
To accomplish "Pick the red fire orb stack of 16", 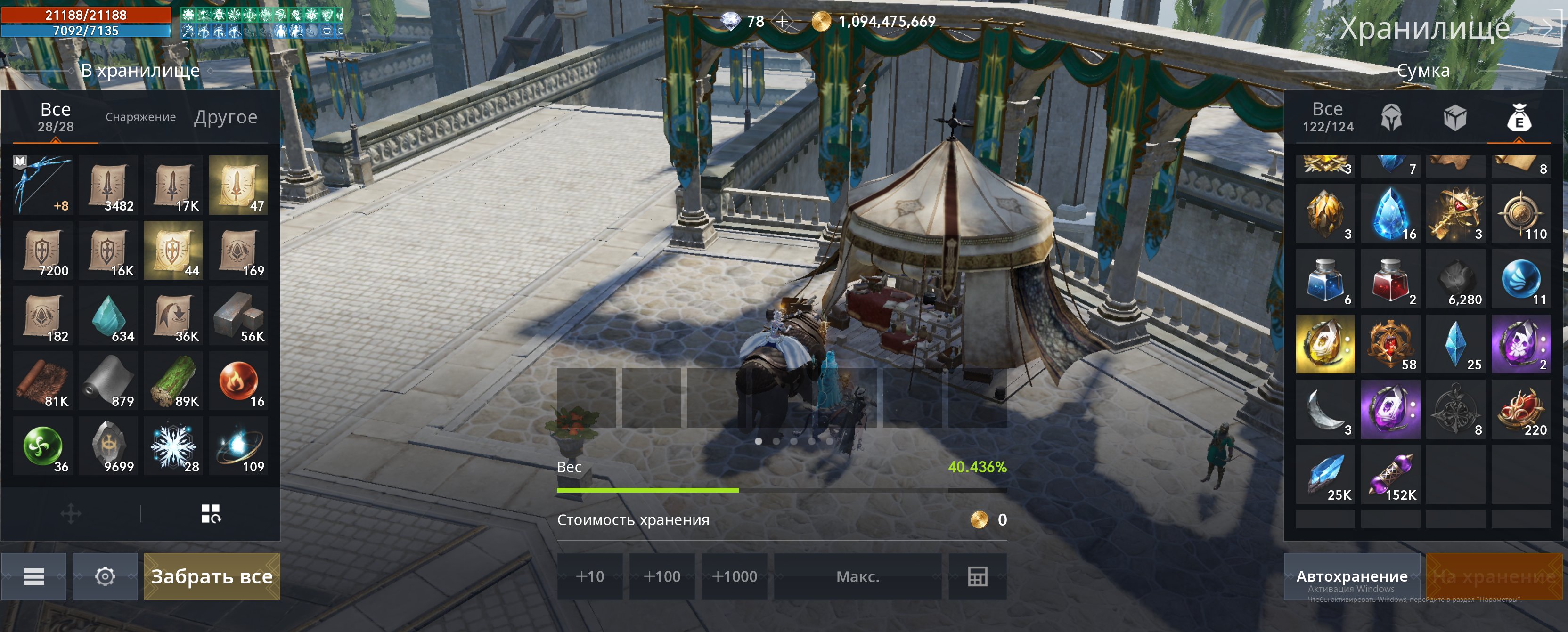I will coord(238,381).
